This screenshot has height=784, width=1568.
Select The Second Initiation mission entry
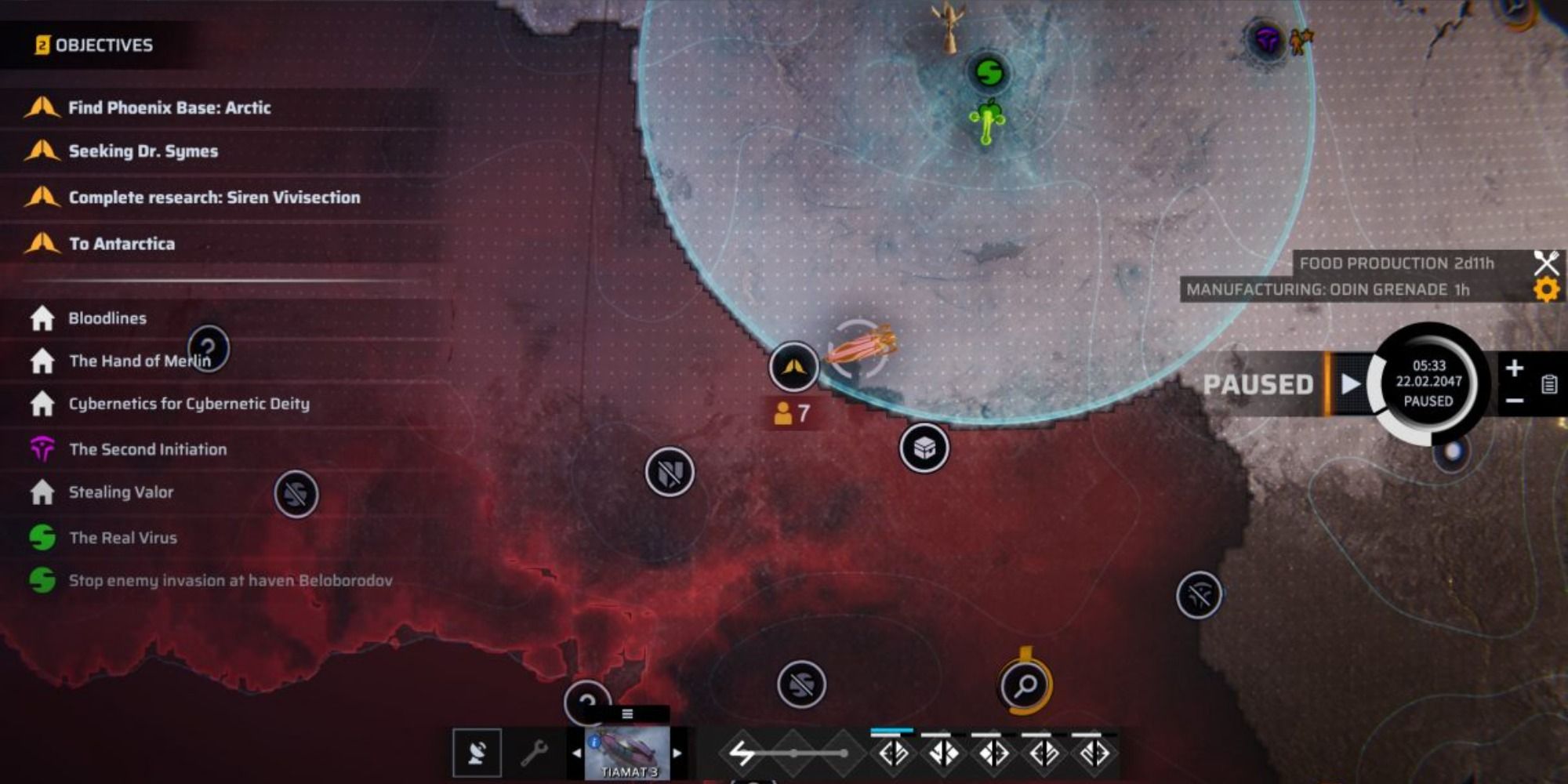click(x=147, y=449)
